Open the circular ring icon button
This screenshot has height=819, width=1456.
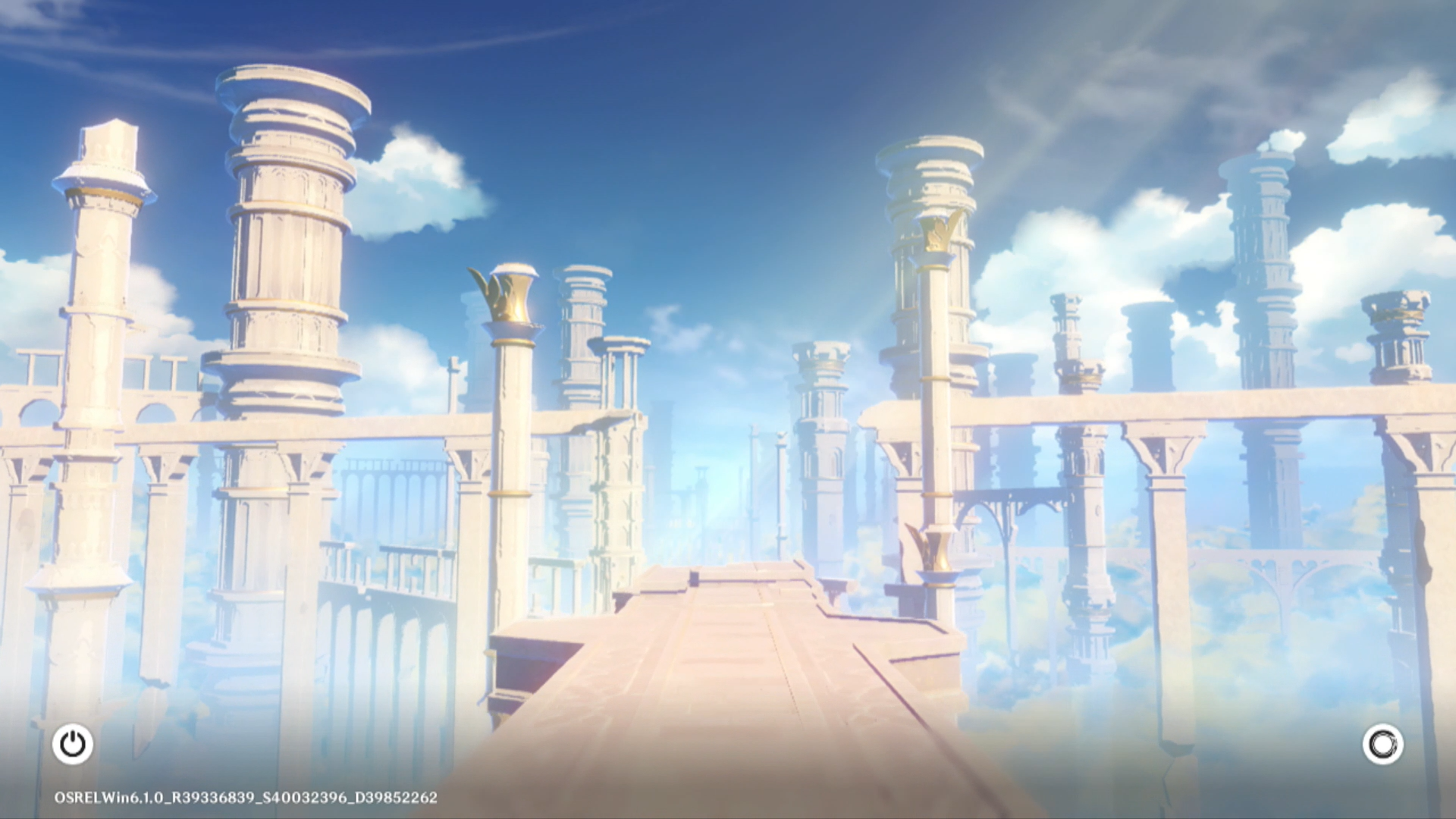tap(1382, 744)
